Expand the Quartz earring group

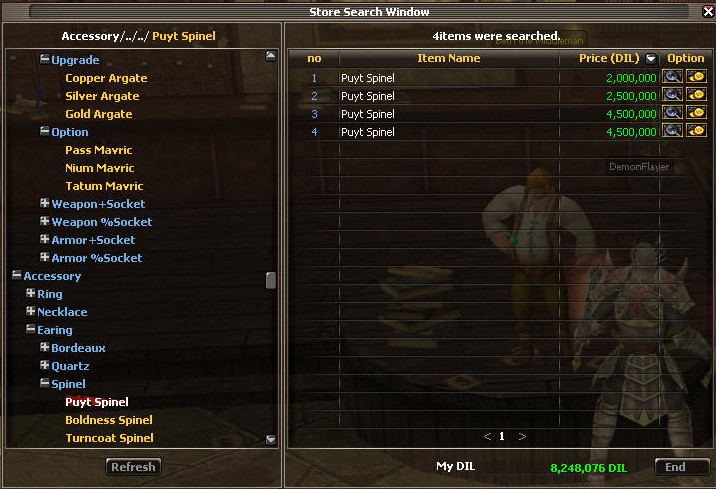click(45, 366)
